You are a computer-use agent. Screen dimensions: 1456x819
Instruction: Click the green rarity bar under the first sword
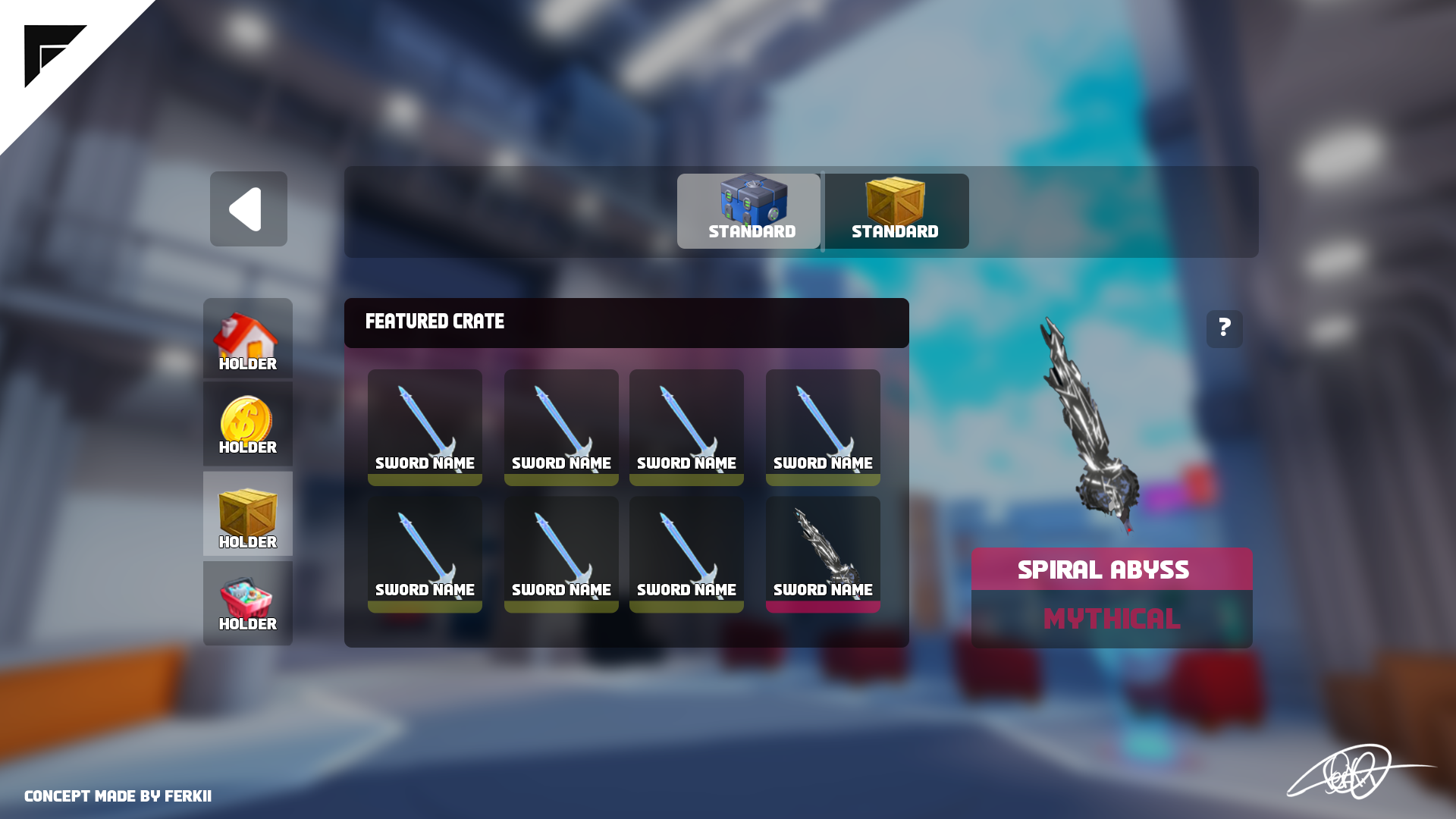425,480
